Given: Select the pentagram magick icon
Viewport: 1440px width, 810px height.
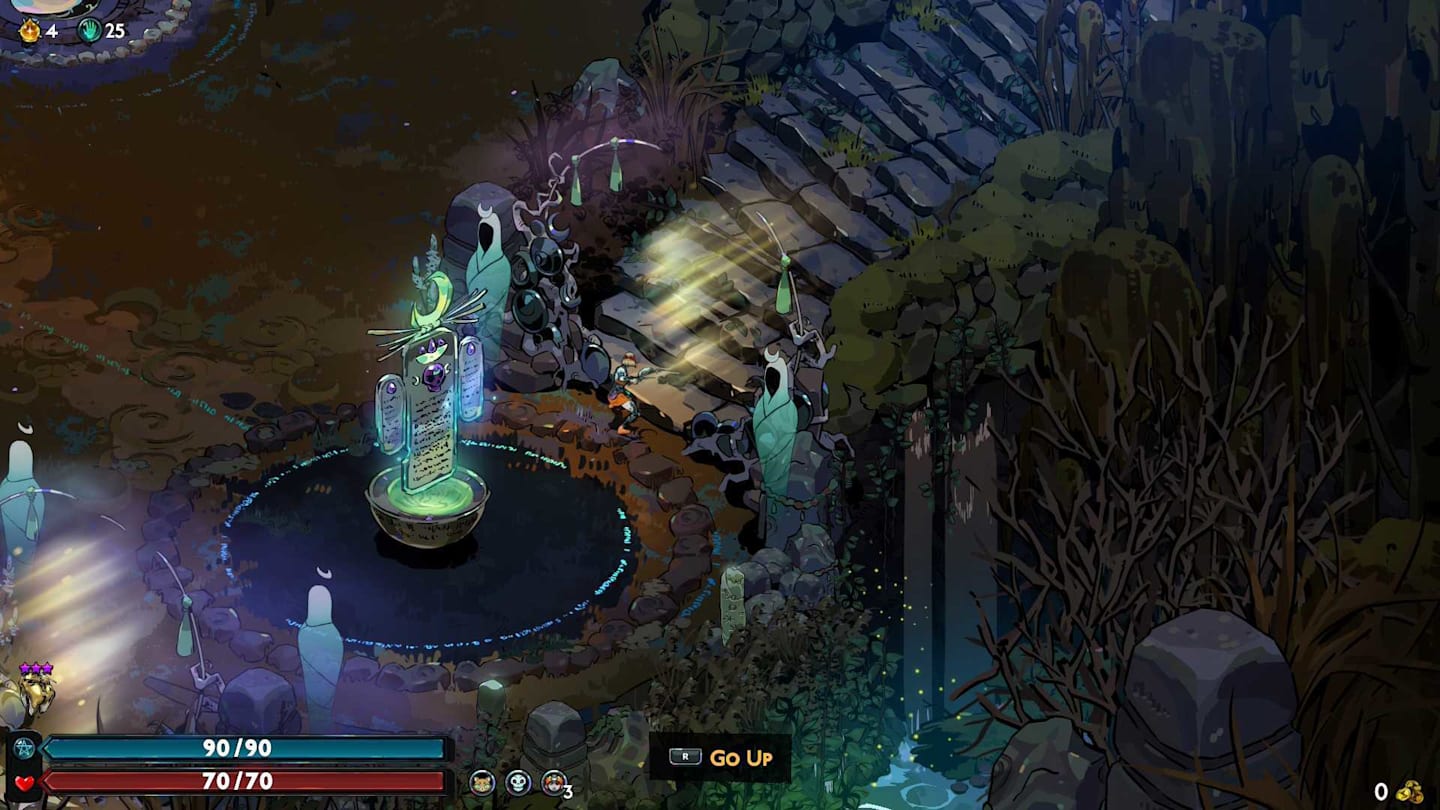Looking at the screenshot, I should [x=24, y=749].
